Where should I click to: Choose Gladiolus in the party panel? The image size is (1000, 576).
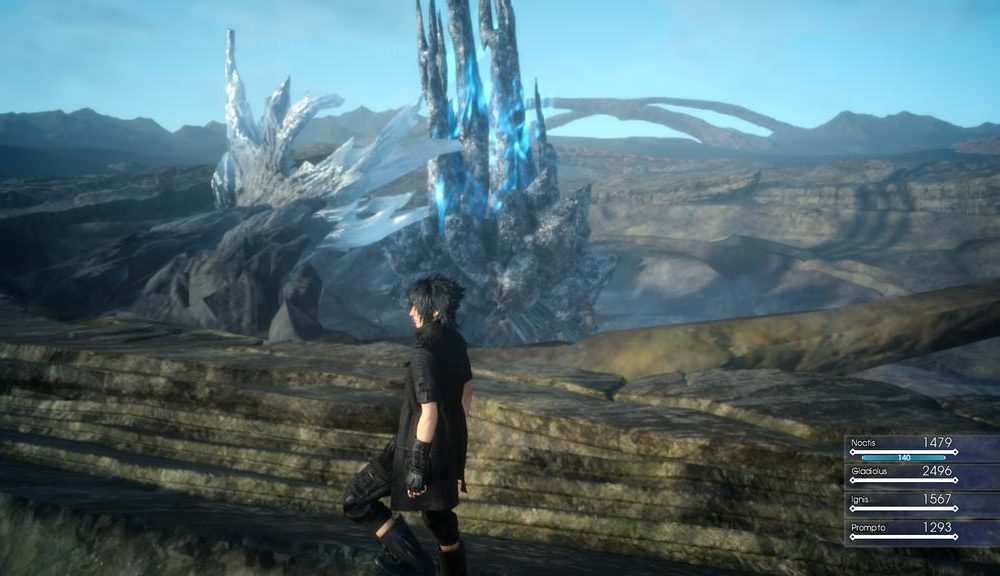903,474
